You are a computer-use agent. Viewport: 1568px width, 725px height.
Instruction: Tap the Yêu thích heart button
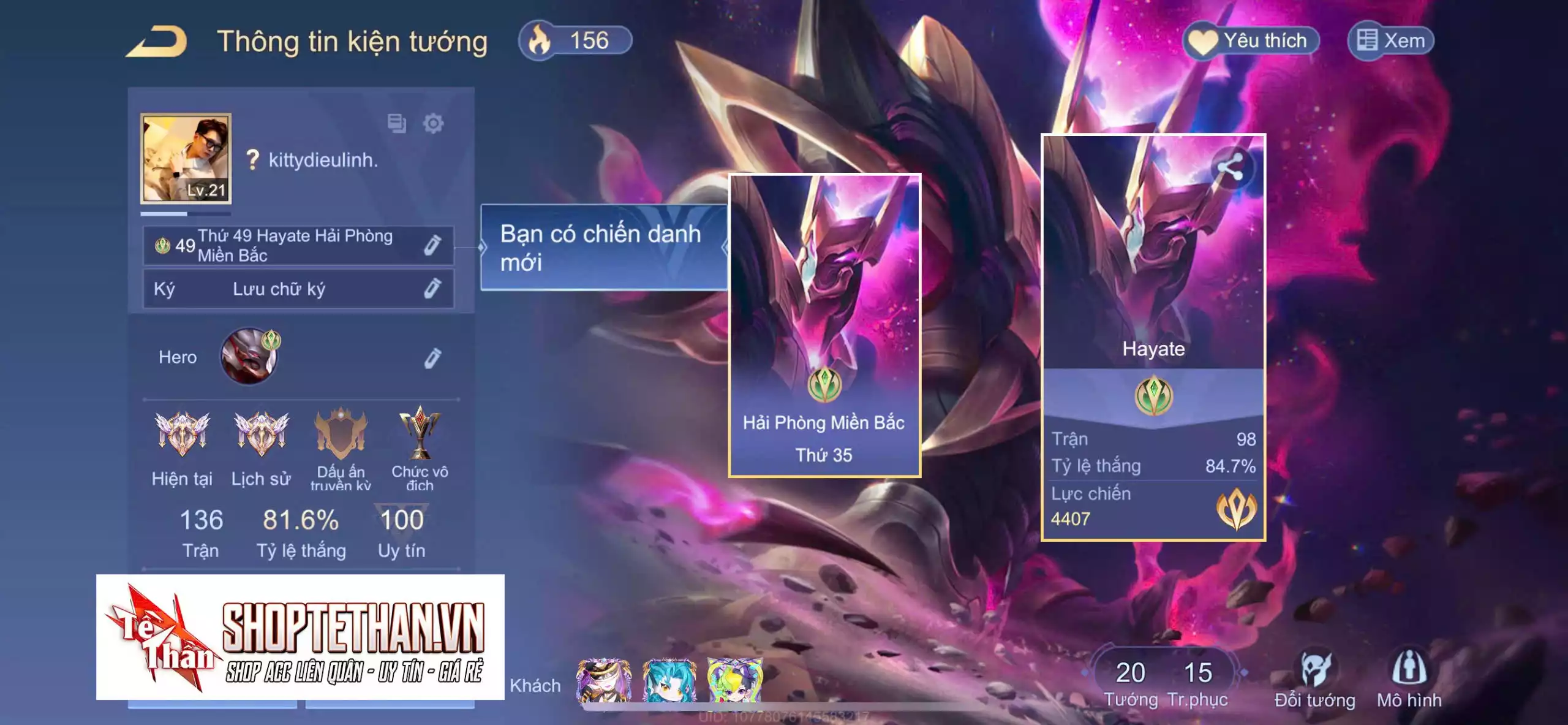coord(1249,41)
